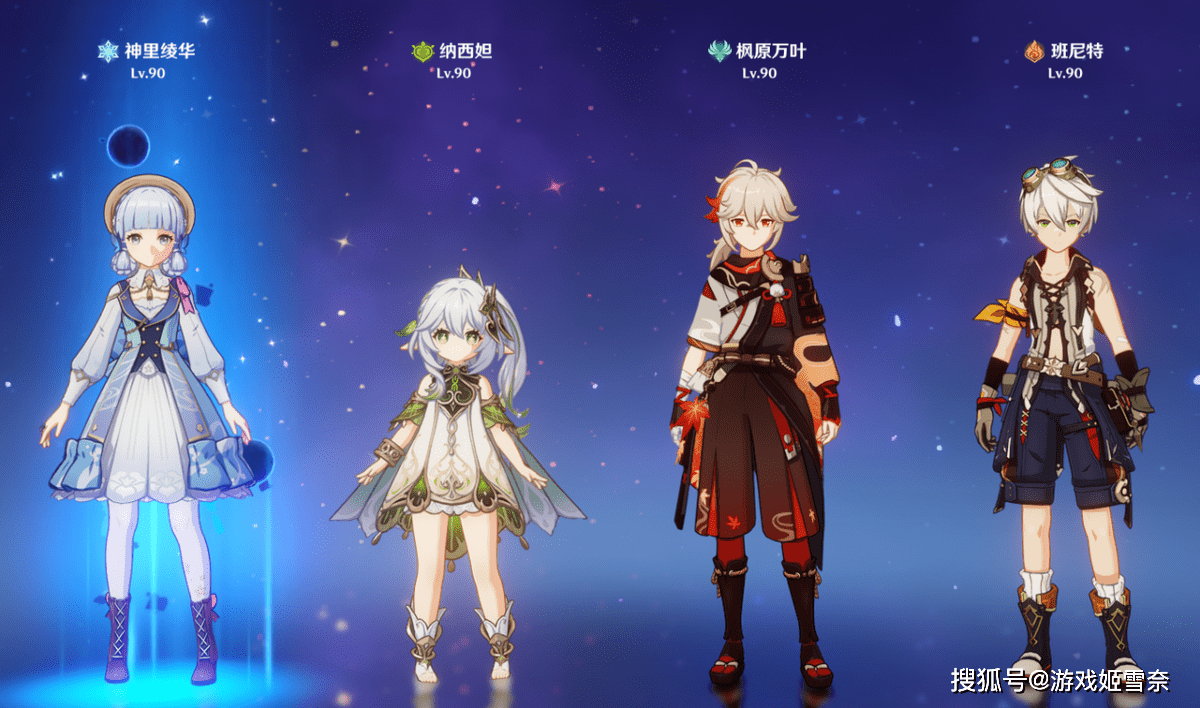Click the 班尼特 (Bennett) party slot
The height and width of the screenshot is (708, 1200).
click(x=1062, y=420)
